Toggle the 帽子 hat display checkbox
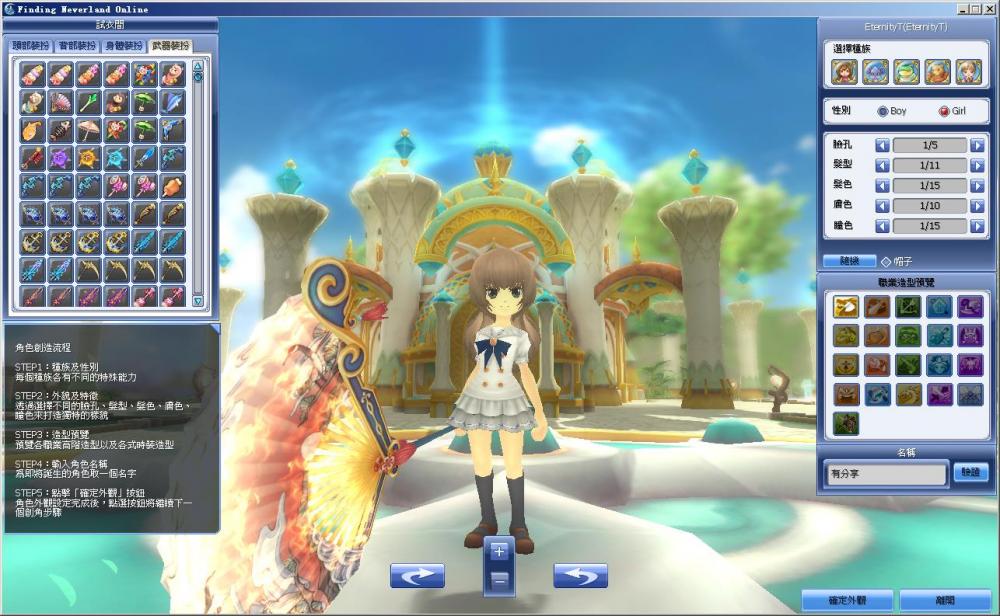Screen dimensions: 1000x616 pos(886,261)
